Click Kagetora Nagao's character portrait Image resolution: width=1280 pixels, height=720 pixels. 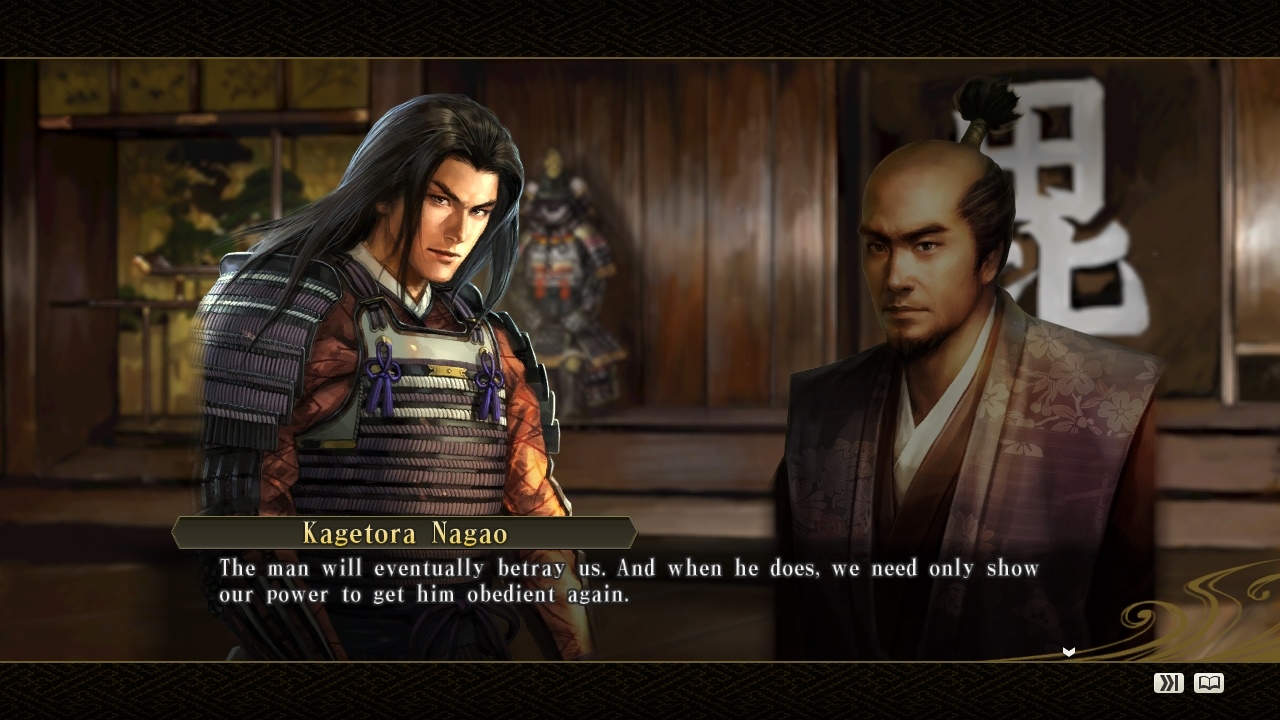coord(400,300)
